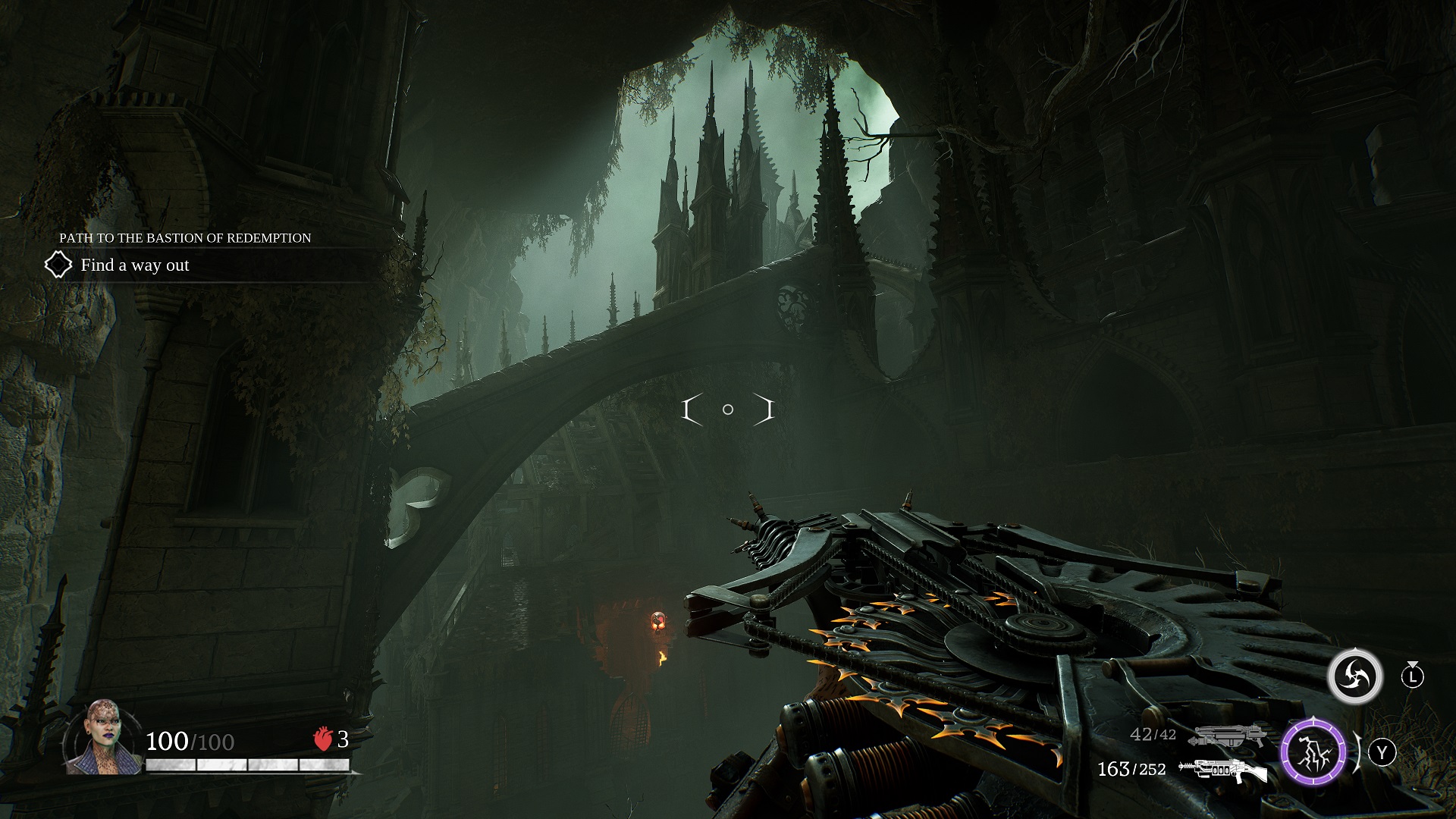Select the lower highlighted equipped rifle icon
This screenshot has width=1456, height=819.
coord(1222,770)
